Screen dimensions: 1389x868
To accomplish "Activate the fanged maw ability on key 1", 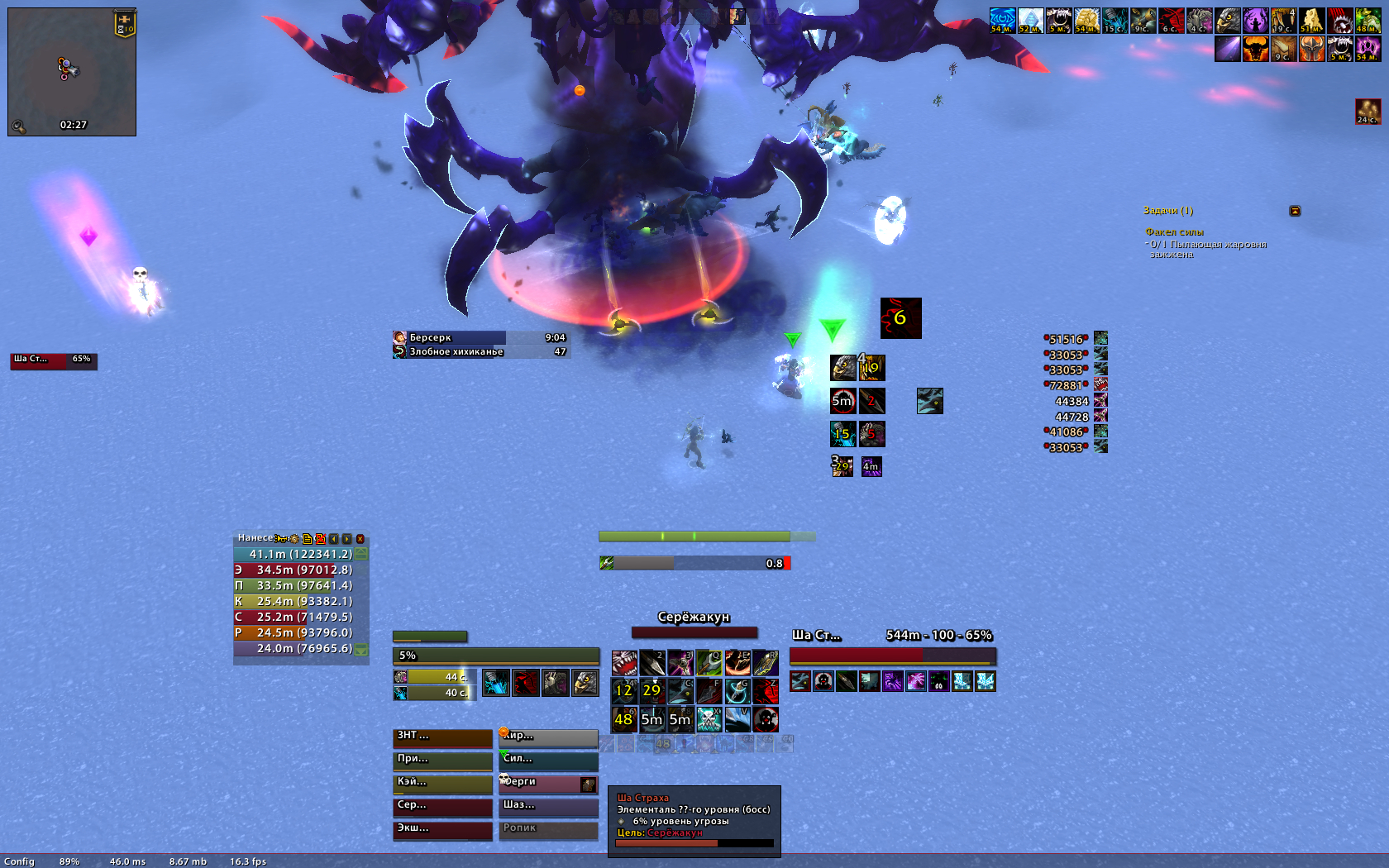I will pyautogui.click(x=624, y=663).
